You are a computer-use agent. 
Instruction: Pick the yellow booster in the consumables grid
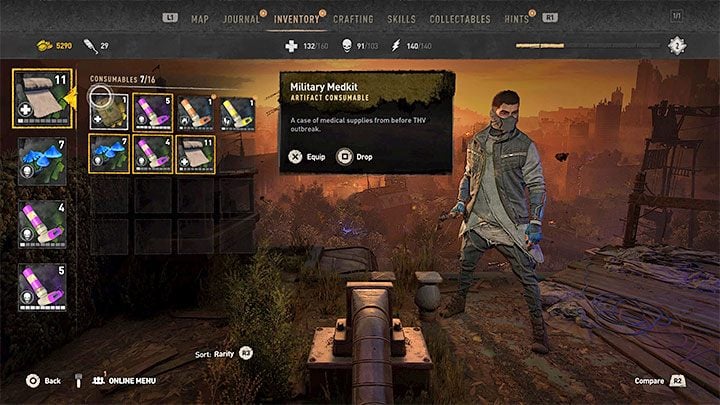(x=238, y=111)
